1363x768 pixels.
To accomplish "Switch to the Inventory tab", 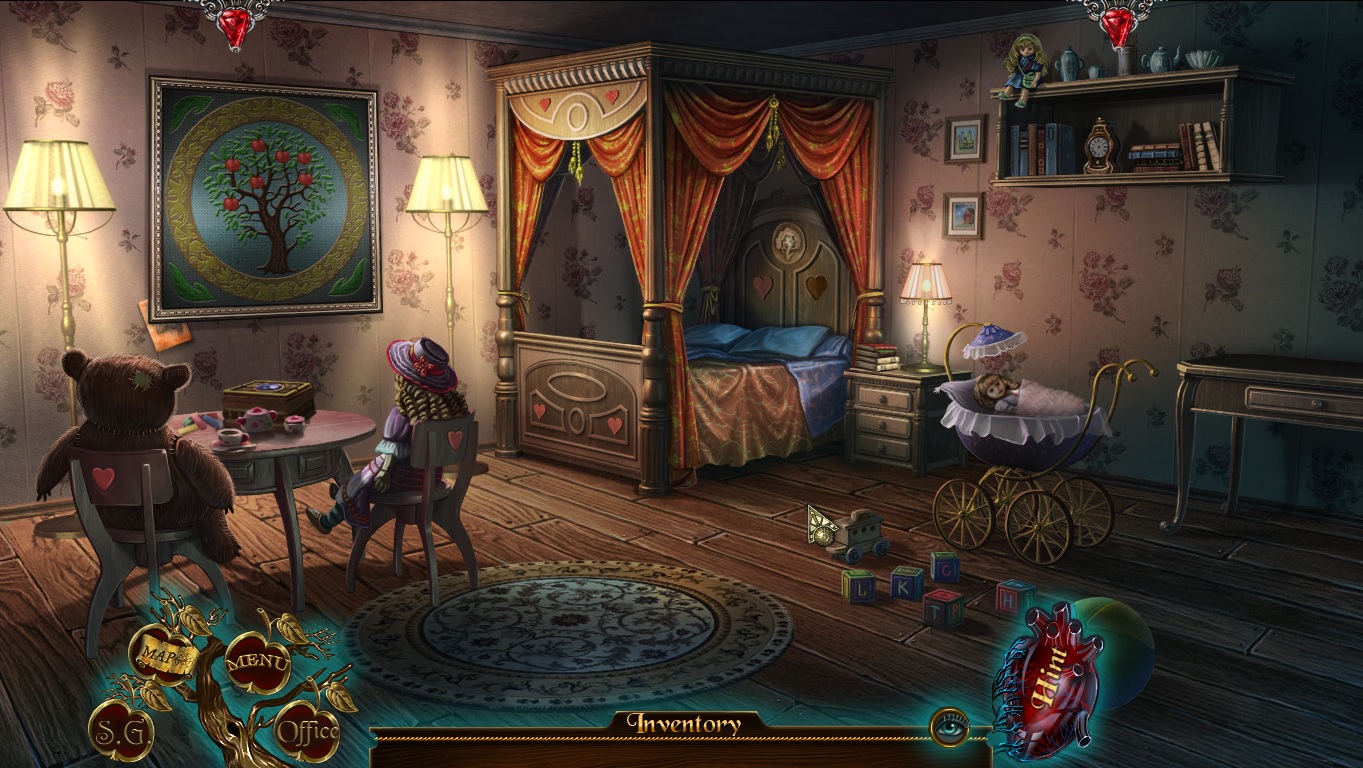I will pyautogui.click(x=686, y=723).
